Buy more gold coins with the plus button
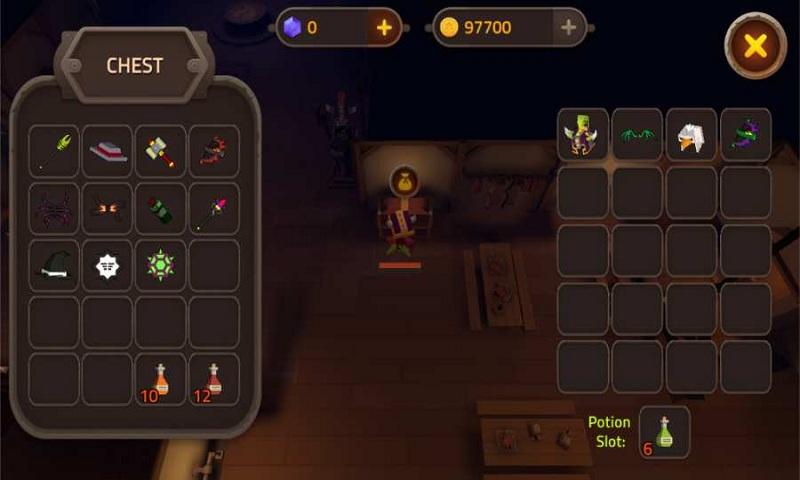The width and height of the screenshot is (800, 480). point(569,28)
